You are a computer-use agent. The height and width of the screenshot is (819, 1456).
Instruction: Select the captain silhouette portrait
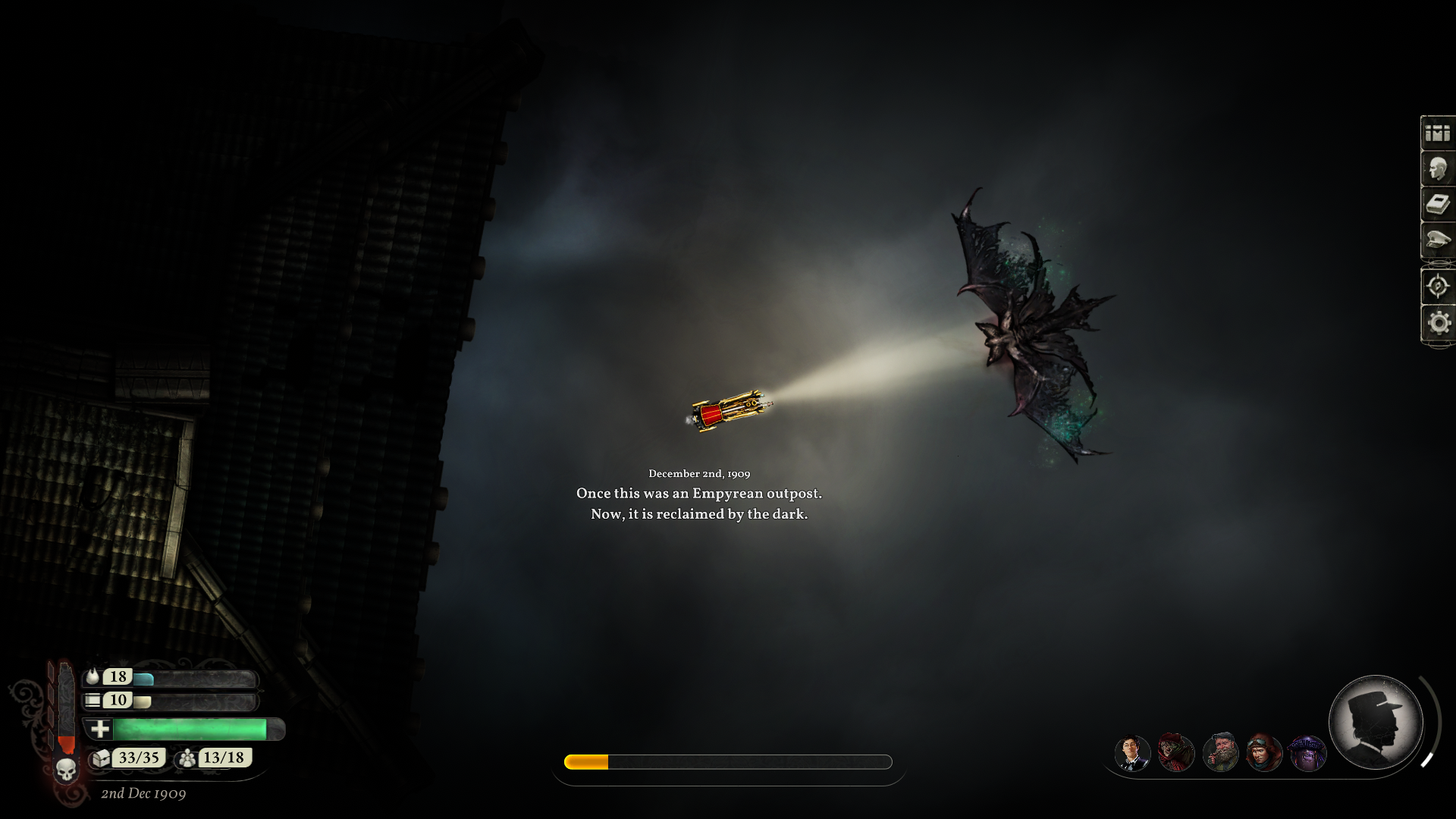coord(1376,722)
